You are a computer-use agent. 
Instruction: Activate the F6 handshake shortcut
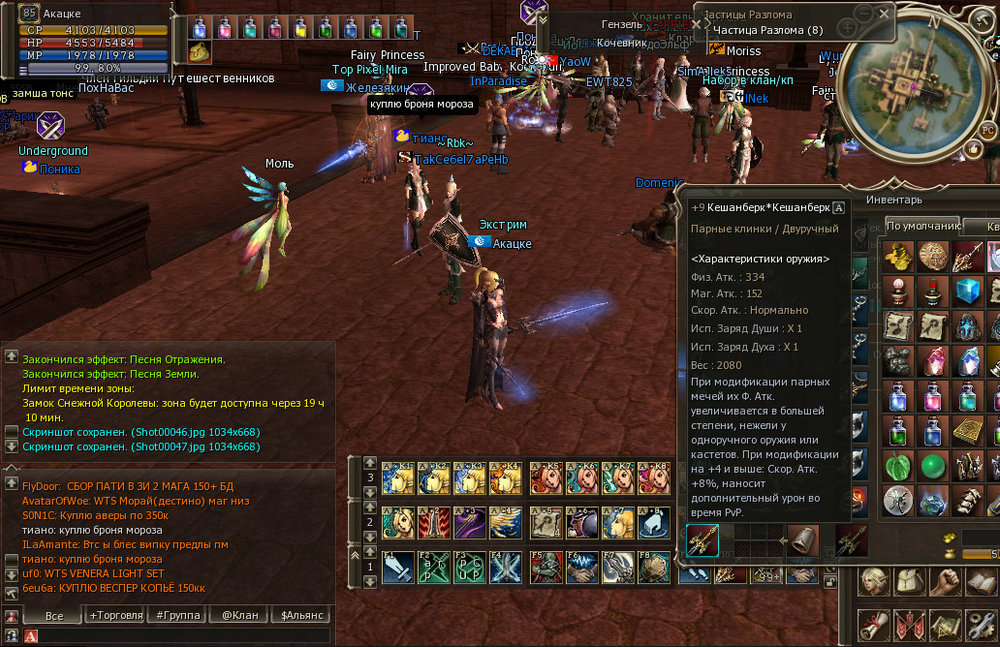click(x=579, y=568)
